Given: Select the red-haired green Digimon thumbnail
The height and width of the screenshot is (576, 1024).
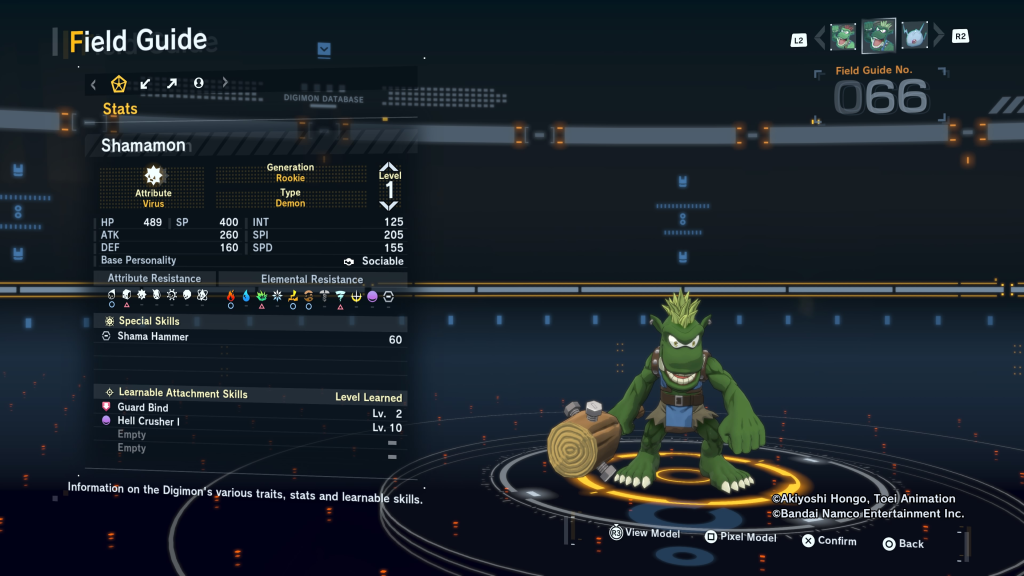Looking at the screenshot, I should [843, 37].
